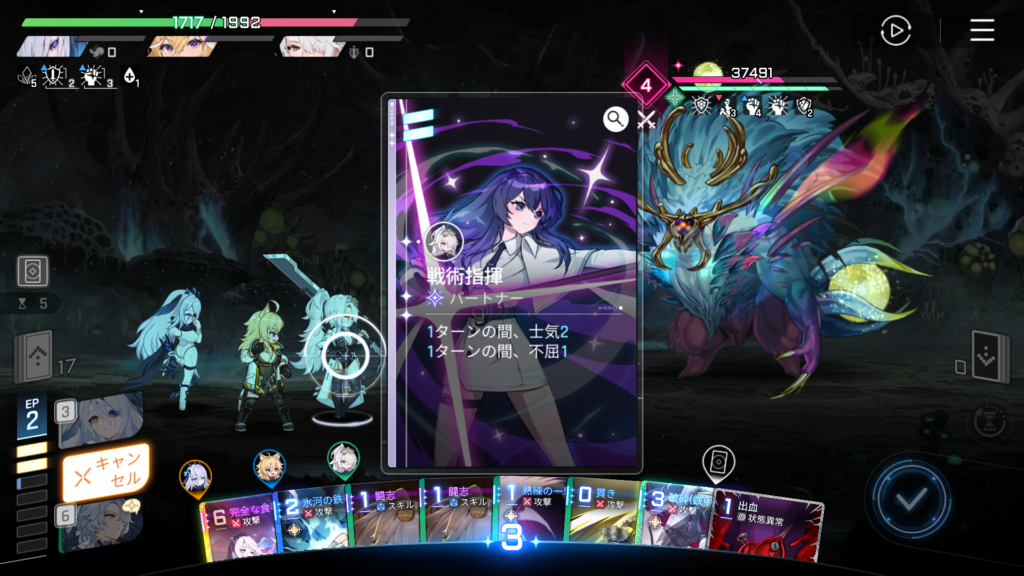The height and width of the screenshot is (576, 1024).
Task: Open the draw pile showing 17 cards
Action: point(33,357)
